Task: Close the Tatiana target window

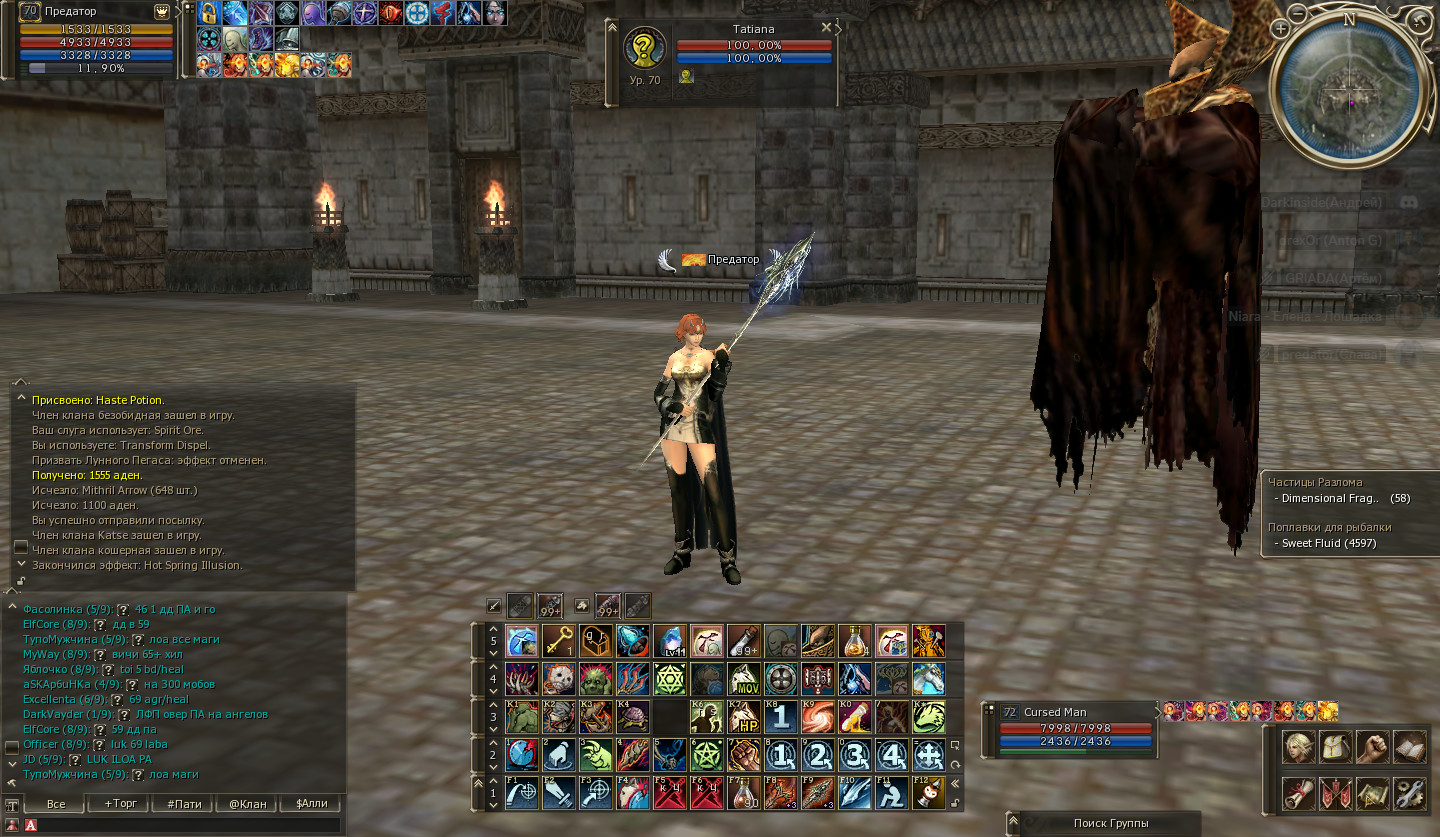Action: click(825, 28)
